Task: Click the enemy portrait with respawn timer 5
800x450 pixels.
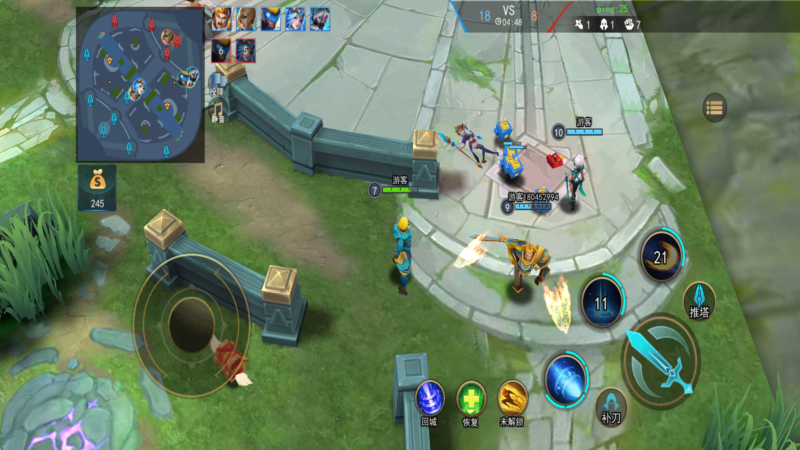Action: tap(245, 50)
